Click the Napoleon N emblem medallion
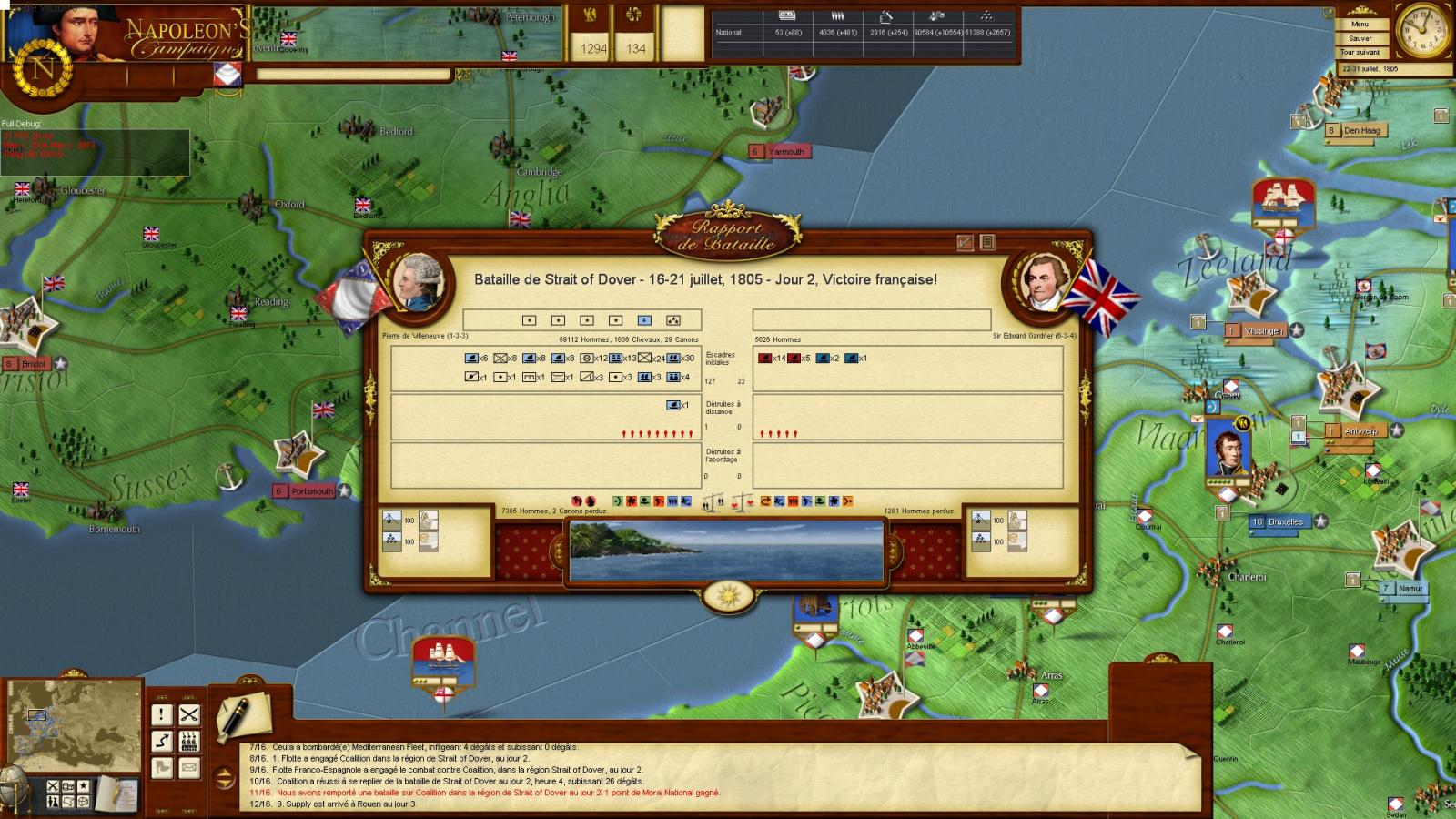 pos(42,69)
